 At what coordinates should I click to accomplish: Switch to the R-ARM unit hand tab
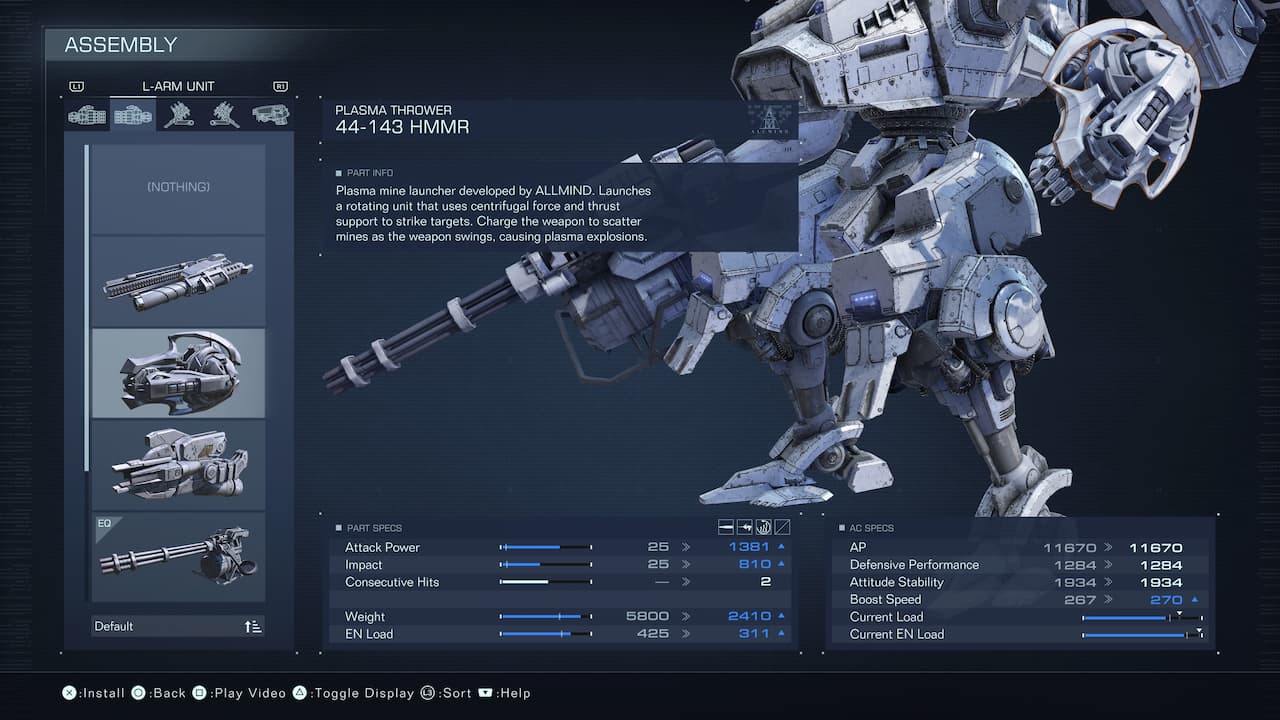(87, 115)
